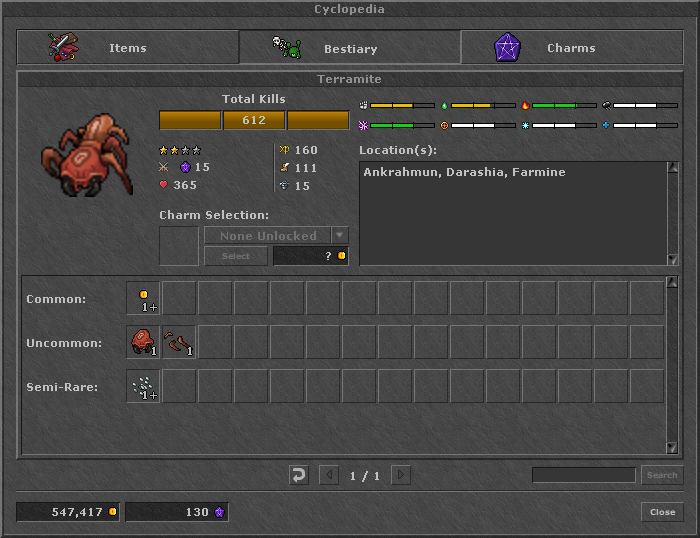Select the Bestiary tab

[x=349, y=48]
